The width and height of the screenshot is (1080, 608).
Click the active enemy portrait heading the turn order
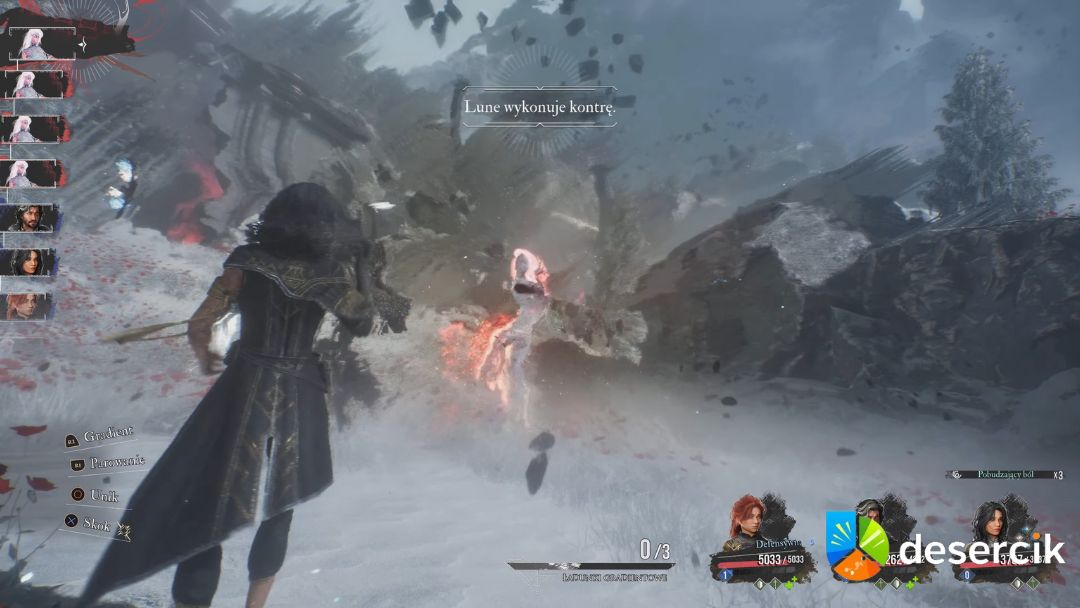pos(41,43)
